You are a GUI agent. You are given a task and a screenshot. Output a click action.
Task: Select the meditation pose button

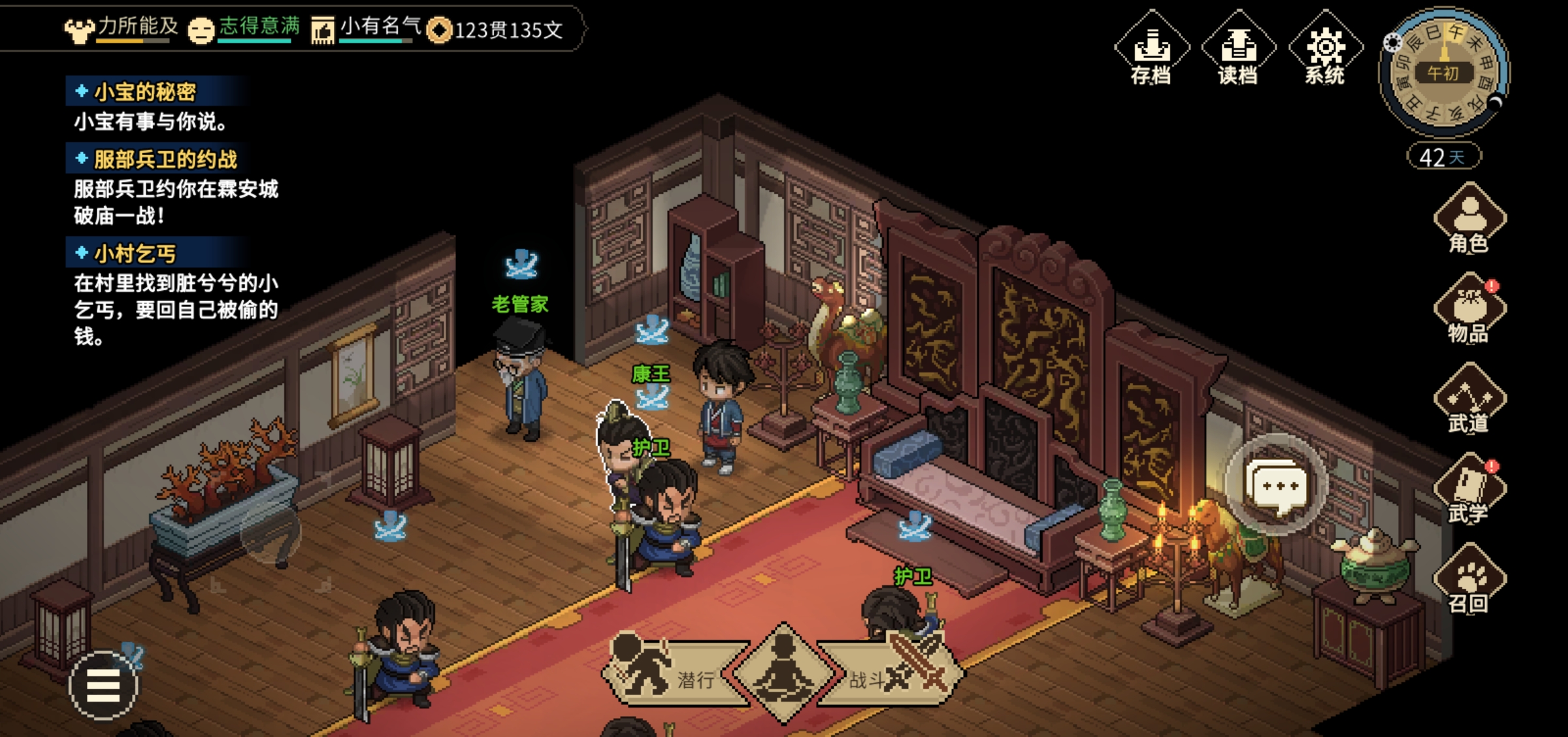coord(783,673)
